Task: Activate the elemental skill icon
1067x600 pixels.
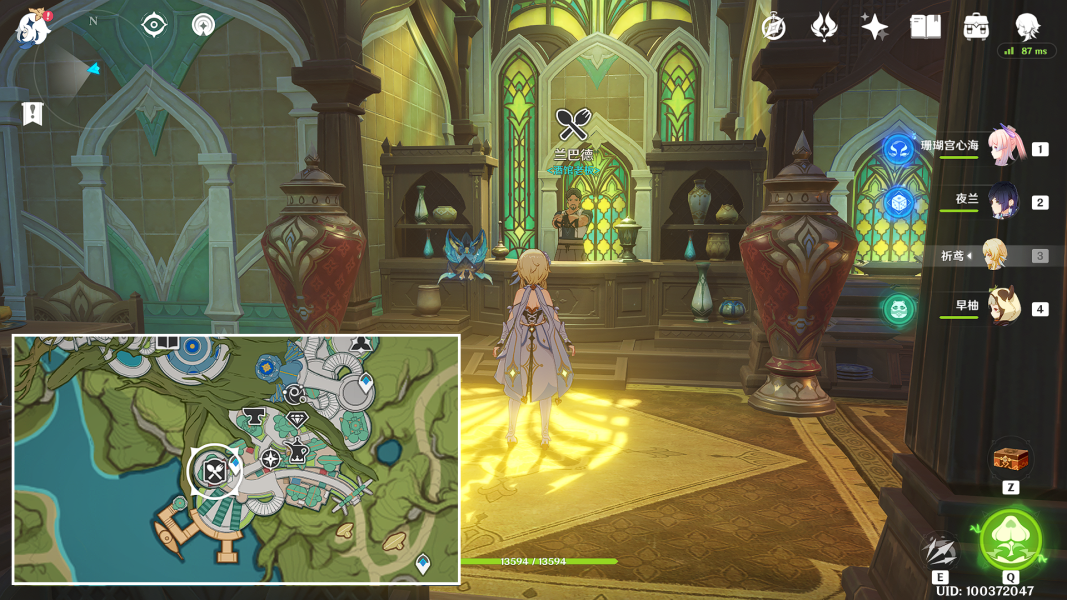Action: click(940, 550)
